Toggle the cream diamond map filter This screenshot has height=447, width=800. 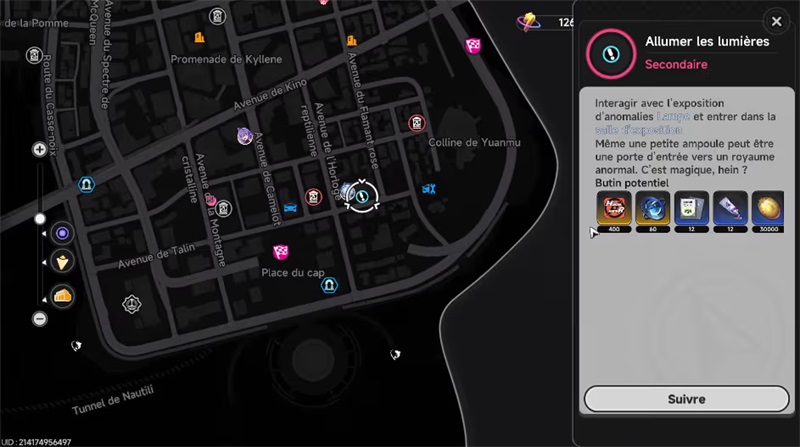coord(62,263)
